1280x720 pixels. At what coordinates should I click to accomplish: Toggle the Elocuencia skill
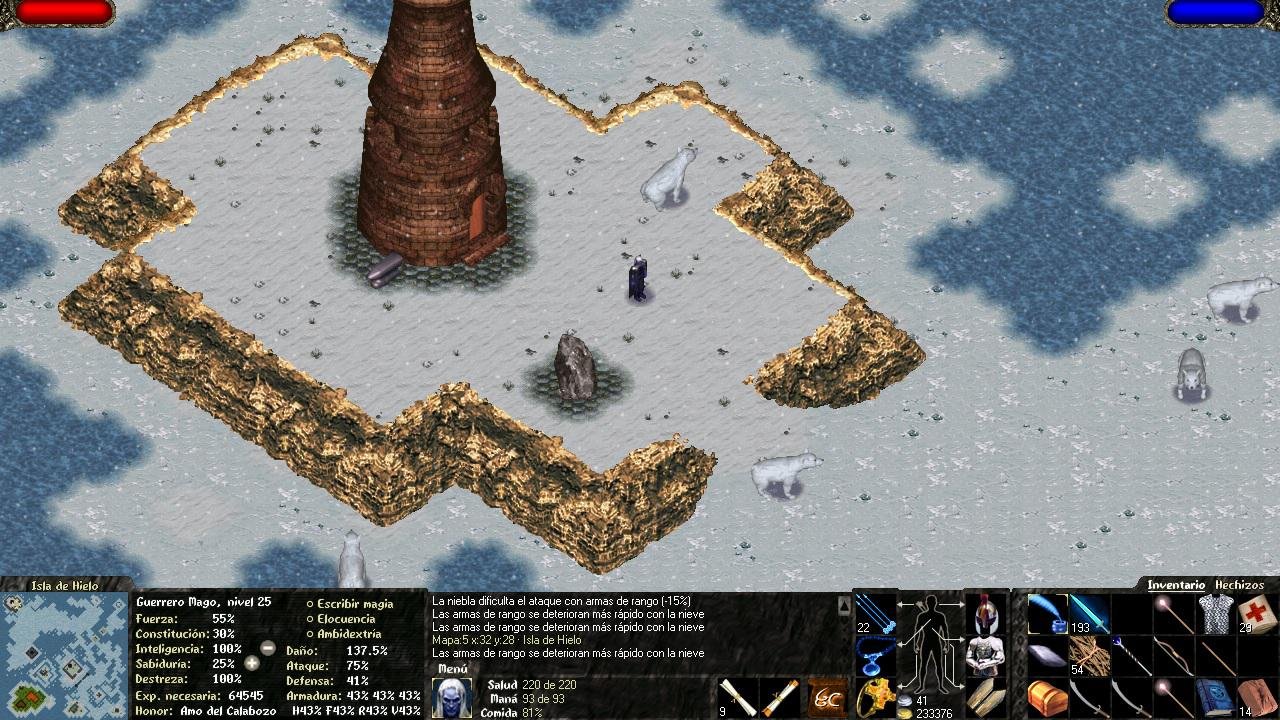tap(346, 619)
